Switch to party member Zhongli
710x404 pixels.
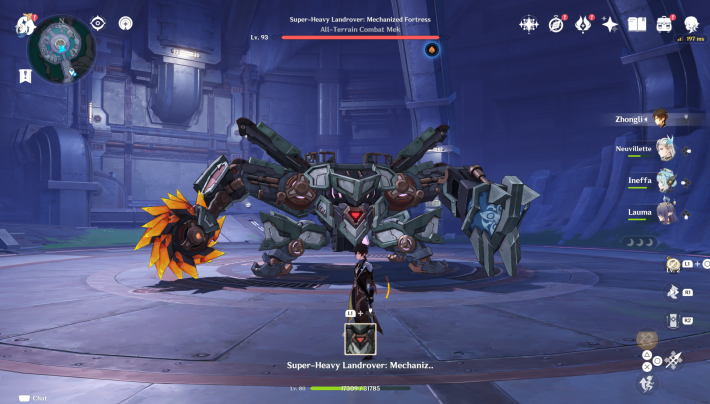pos(659,119)
